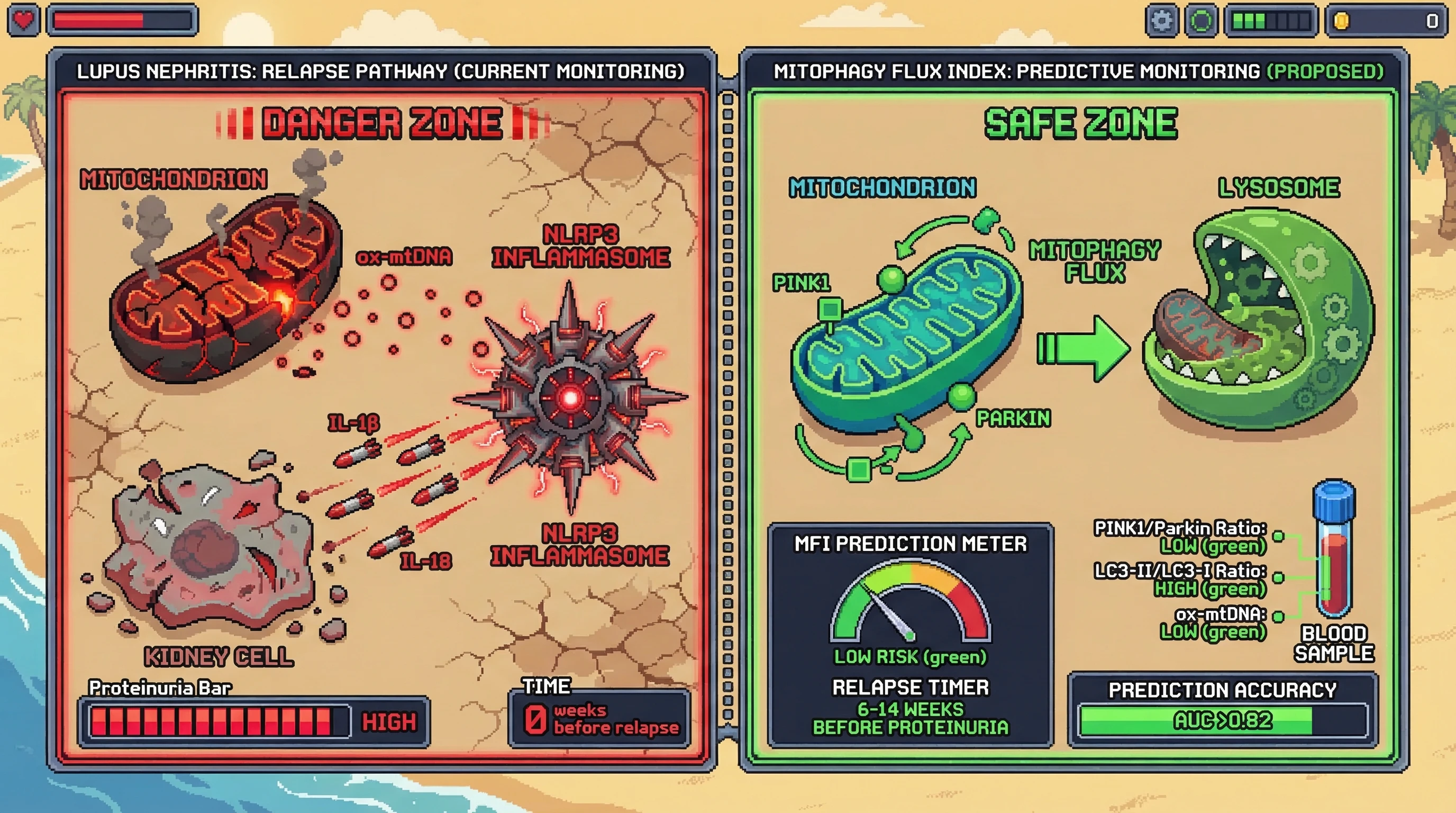The width and height of the screenshot is (1456, 813).
Task: Open settings with the gear icon
Action: pyautogui.click(x=1161, y=21)
